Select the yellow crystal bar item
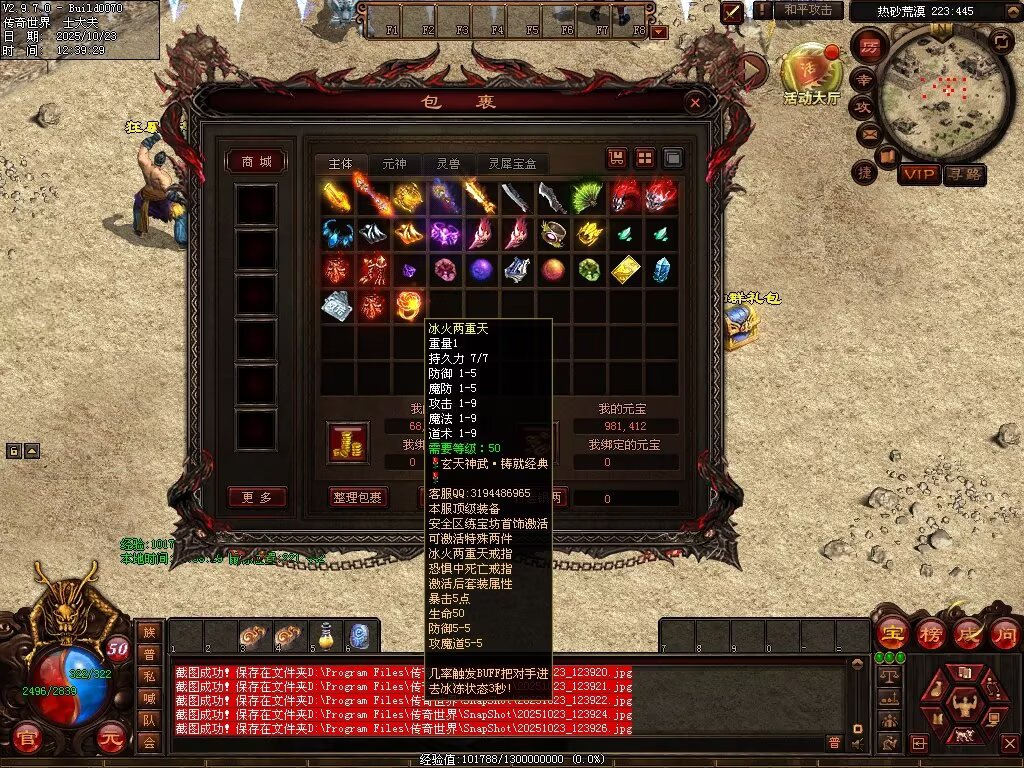Viewport: 1024px width, 768px height. pos(625,270)
